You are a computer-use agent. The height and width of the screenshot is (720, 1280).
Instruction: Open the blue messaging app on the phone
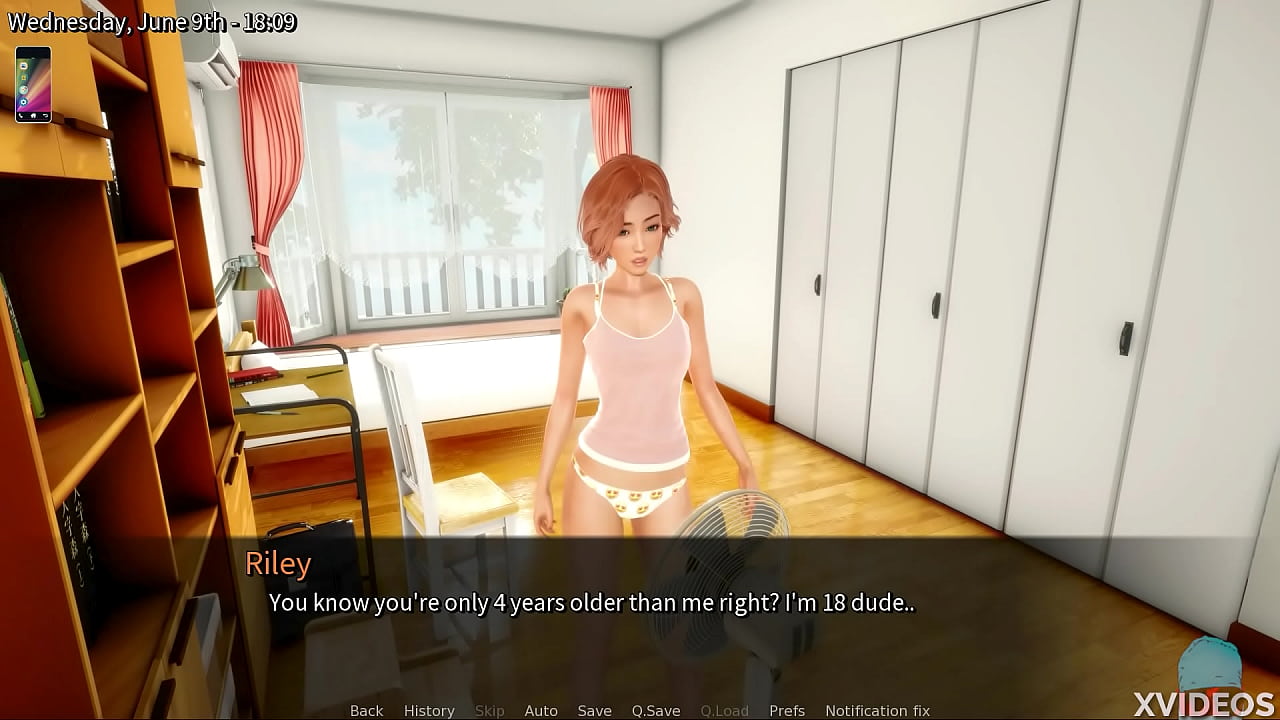(x=24, y=66)
